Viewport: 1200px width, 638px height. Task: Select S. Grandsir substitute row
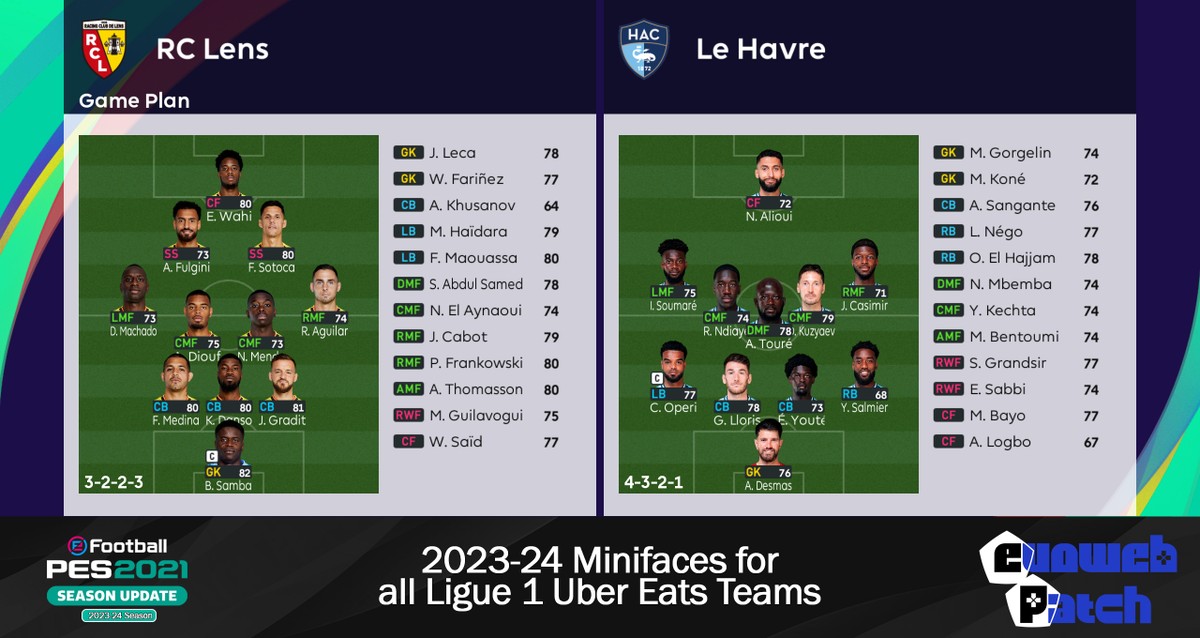(1016, 363)
